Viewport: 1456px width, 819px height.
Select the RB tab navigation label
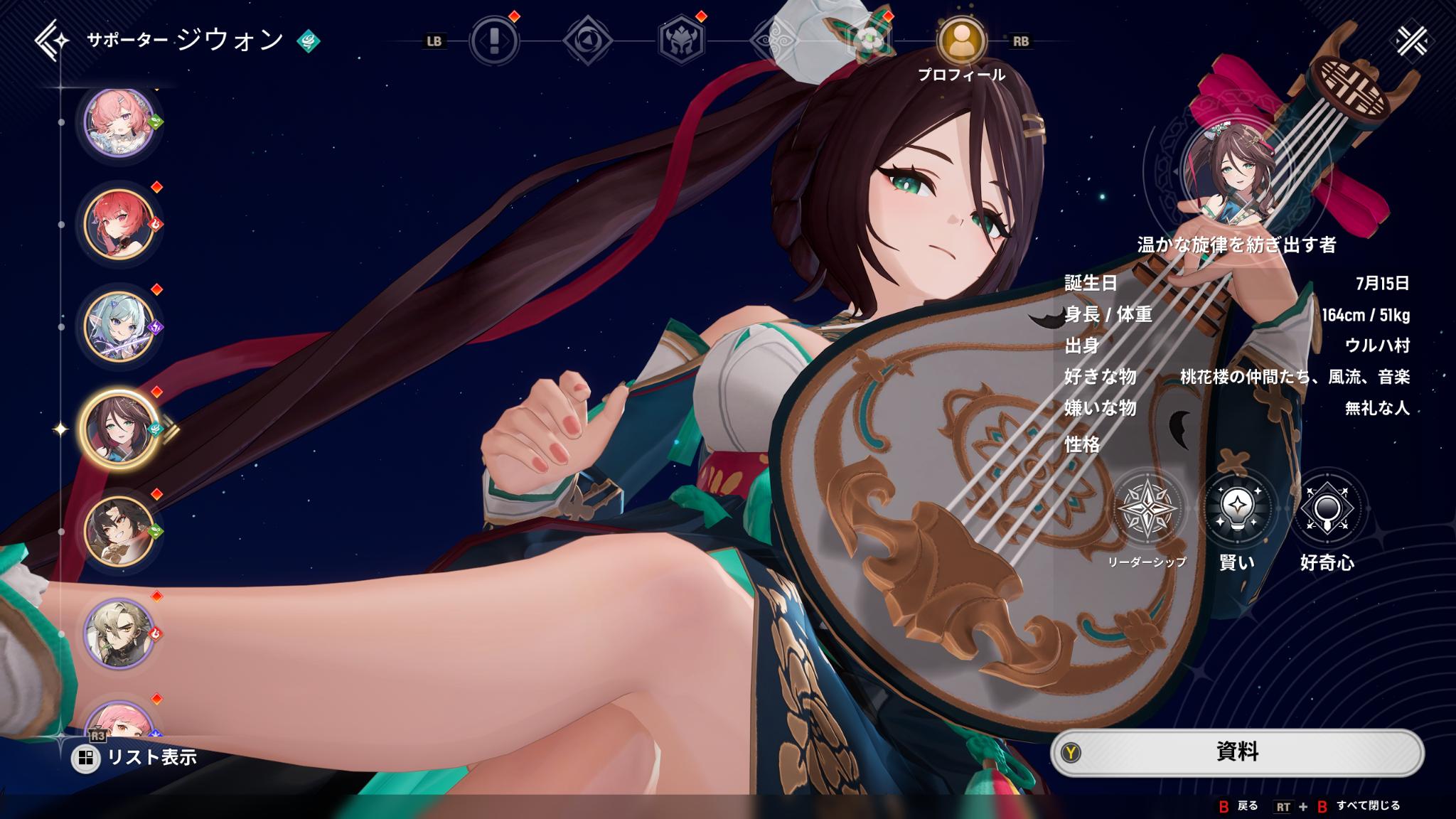tap(1020, 43)
